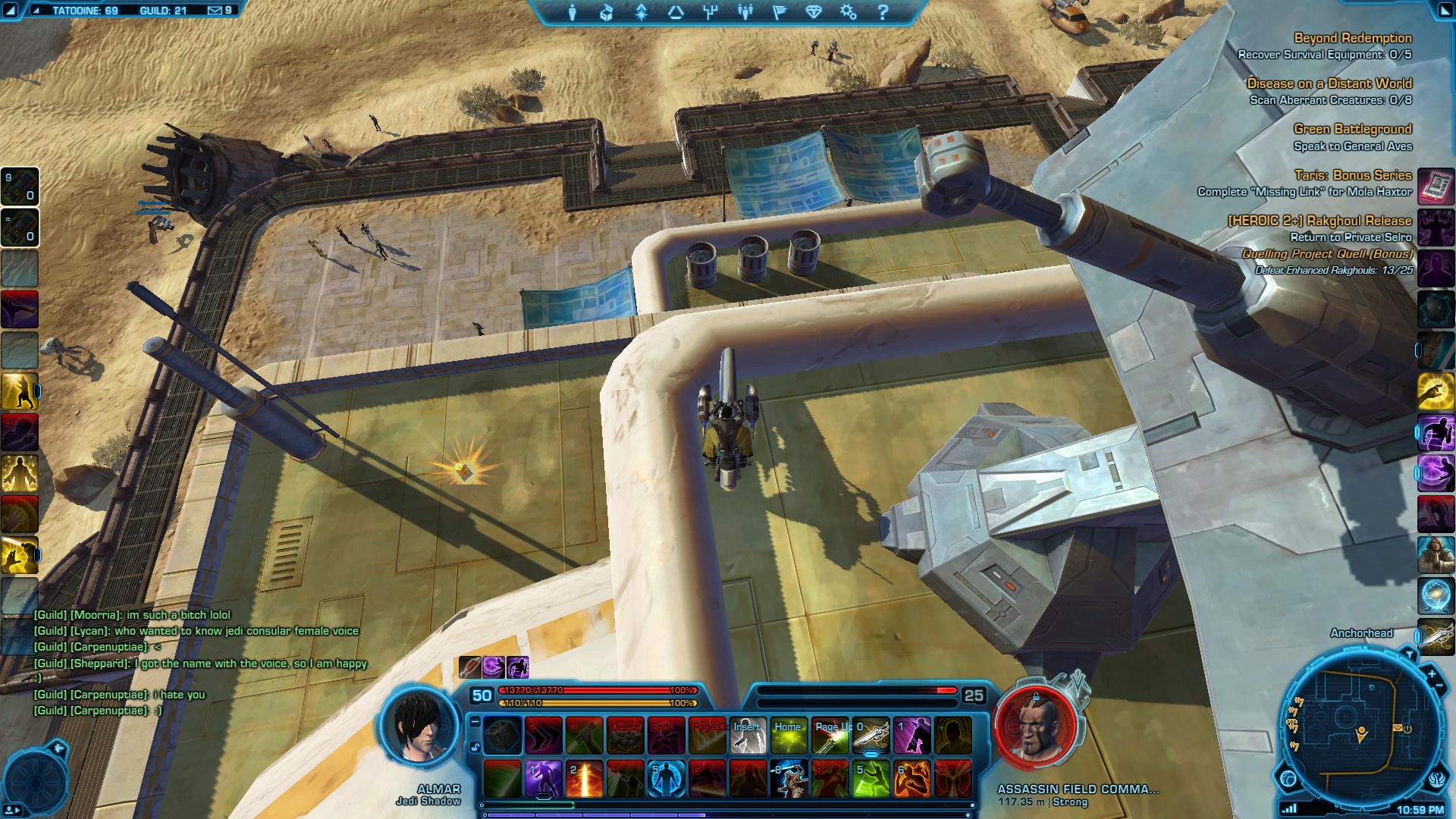Image resolution: width=1456 pixels, height=819 pixels.
Task: Select the Green Battleground mission entry
Action: tap(1352, 129)
